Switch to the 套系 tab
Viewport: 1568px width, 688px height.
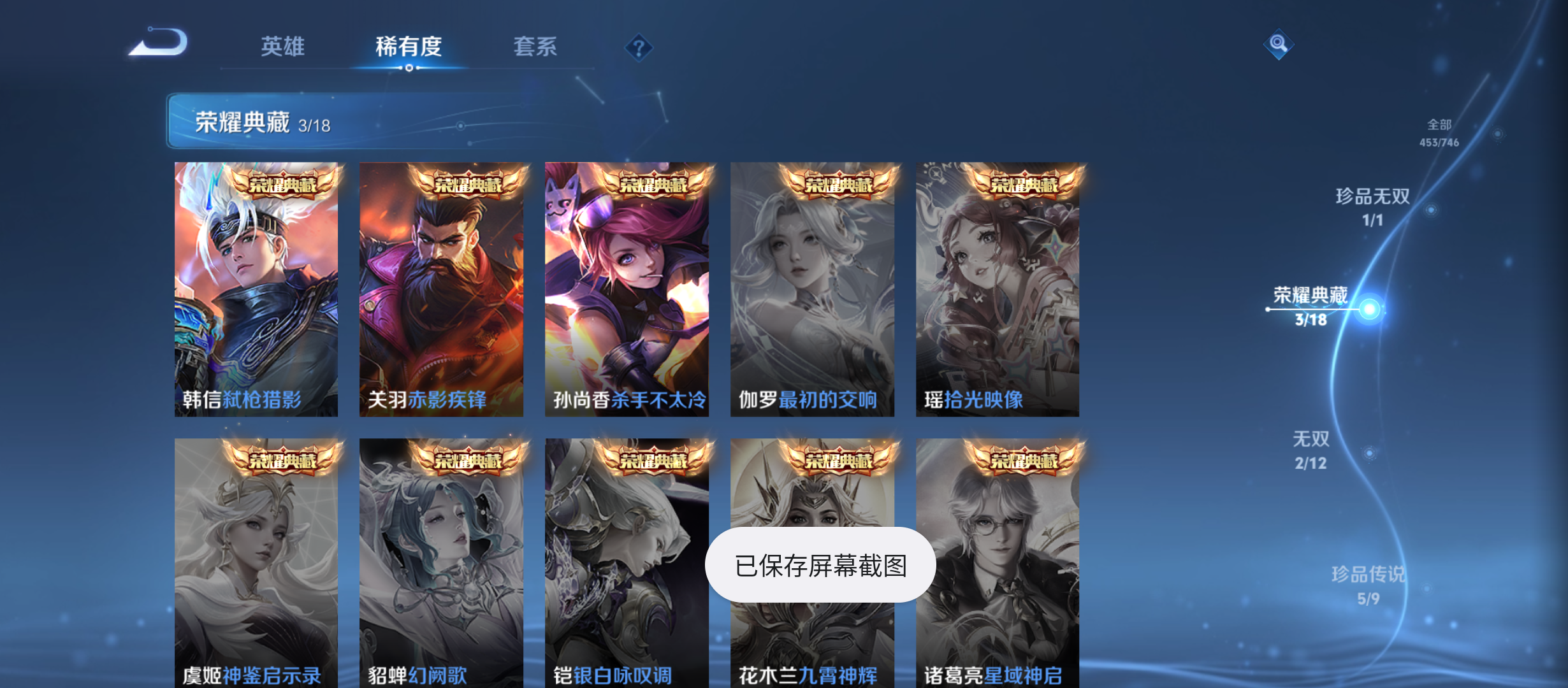pos(537,47)
